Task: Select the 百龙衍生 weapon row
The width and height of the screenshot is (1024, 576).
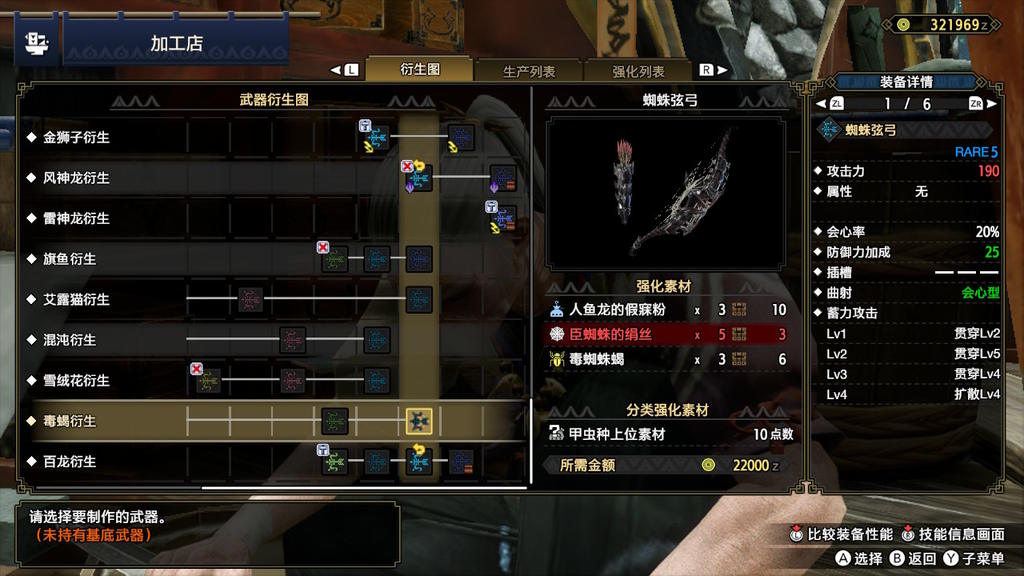Action: [x=70, y=462]
